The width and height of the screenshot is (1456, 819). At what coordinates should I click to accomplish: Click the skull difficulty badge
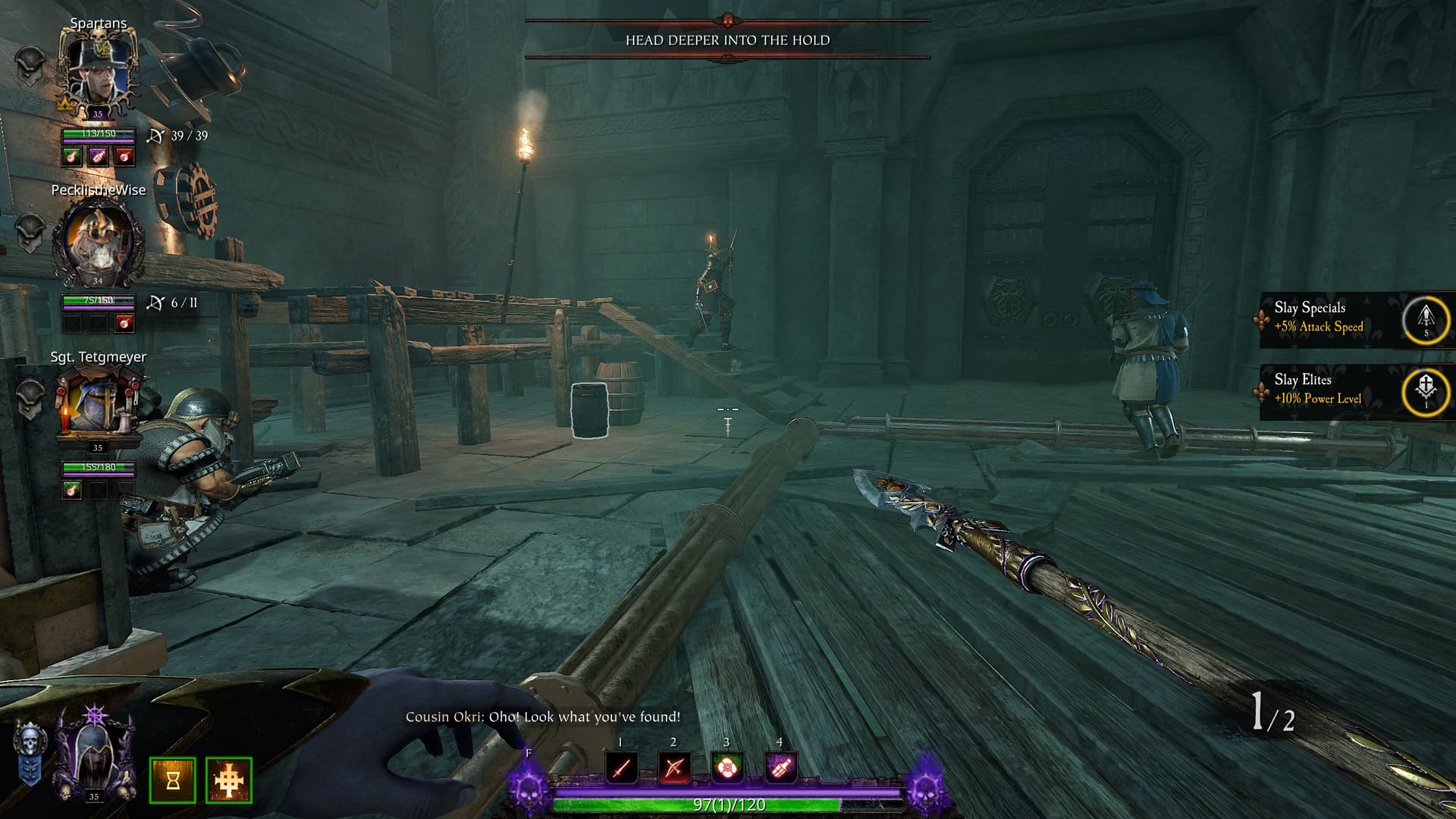coord(30,752)
